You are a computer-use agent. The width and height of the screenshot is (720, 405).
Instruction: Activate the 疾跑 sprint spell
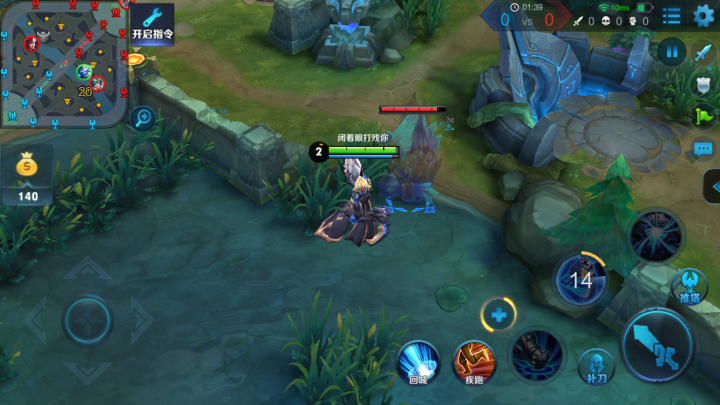coord(475,360)
